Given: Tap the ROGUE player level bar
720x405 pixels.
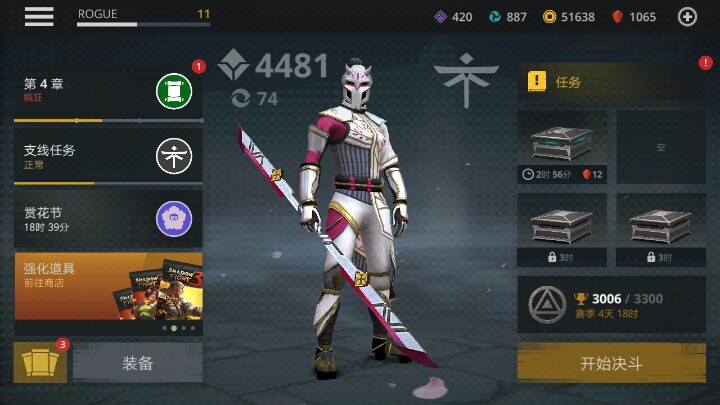Looking at the screenshot, I should pos(143,17).
